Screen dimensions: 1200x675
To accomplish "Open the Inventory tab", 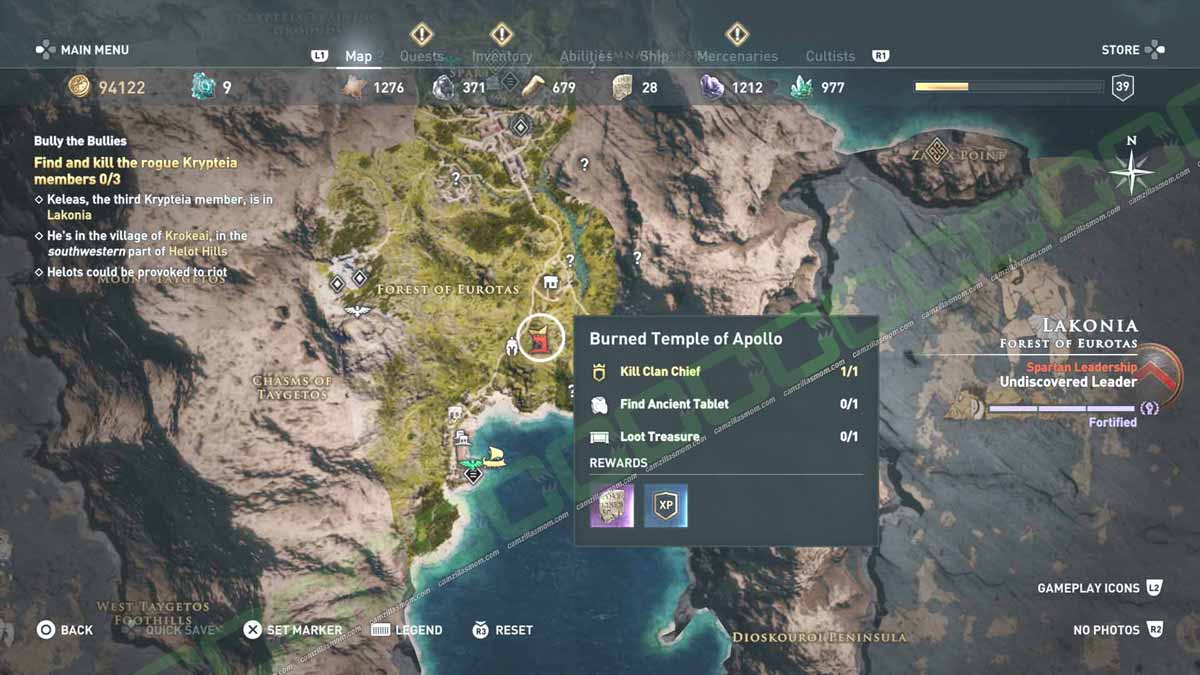I will tap(502, 56).
